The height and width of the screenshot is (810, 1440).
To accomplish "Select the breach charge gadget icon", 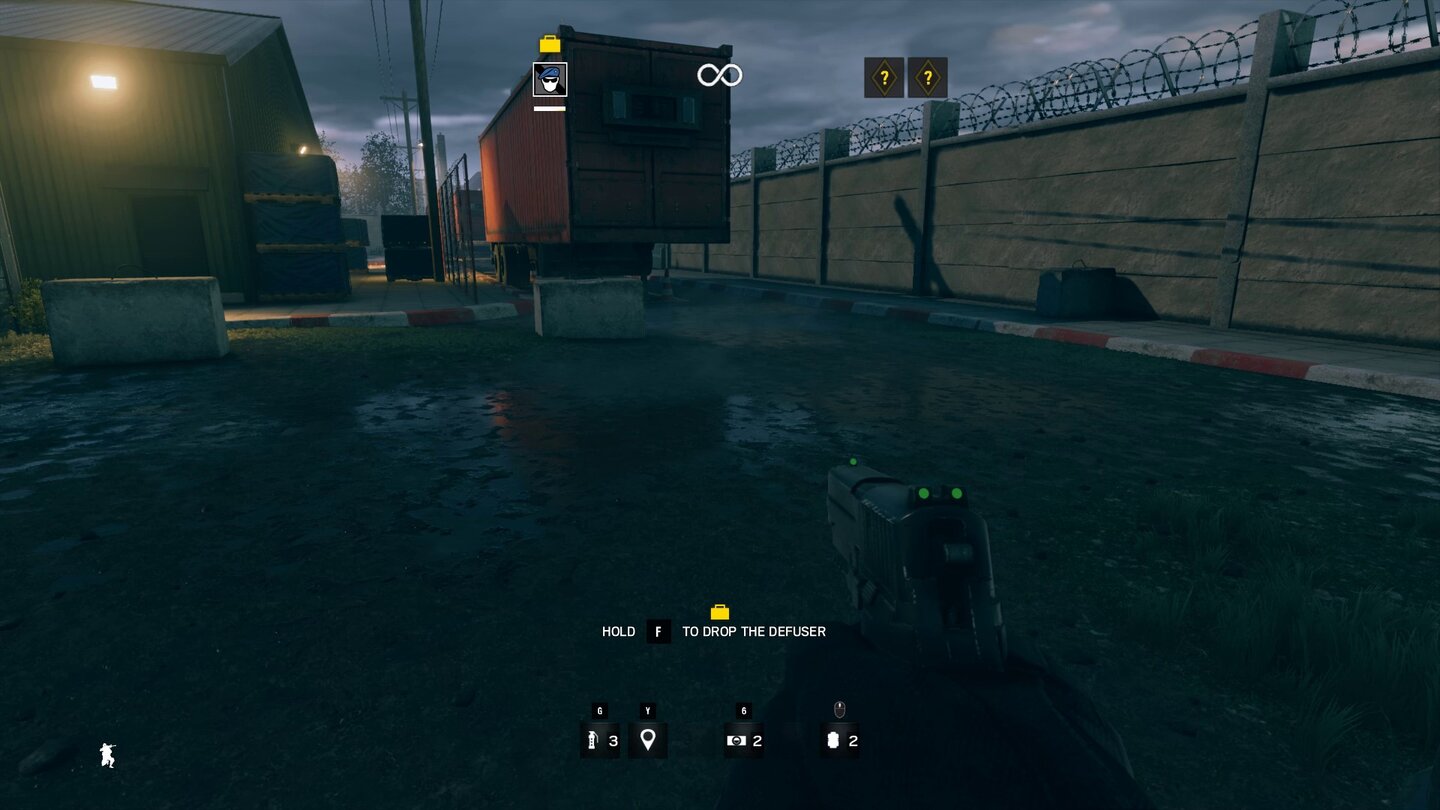I will click(737, 741).
